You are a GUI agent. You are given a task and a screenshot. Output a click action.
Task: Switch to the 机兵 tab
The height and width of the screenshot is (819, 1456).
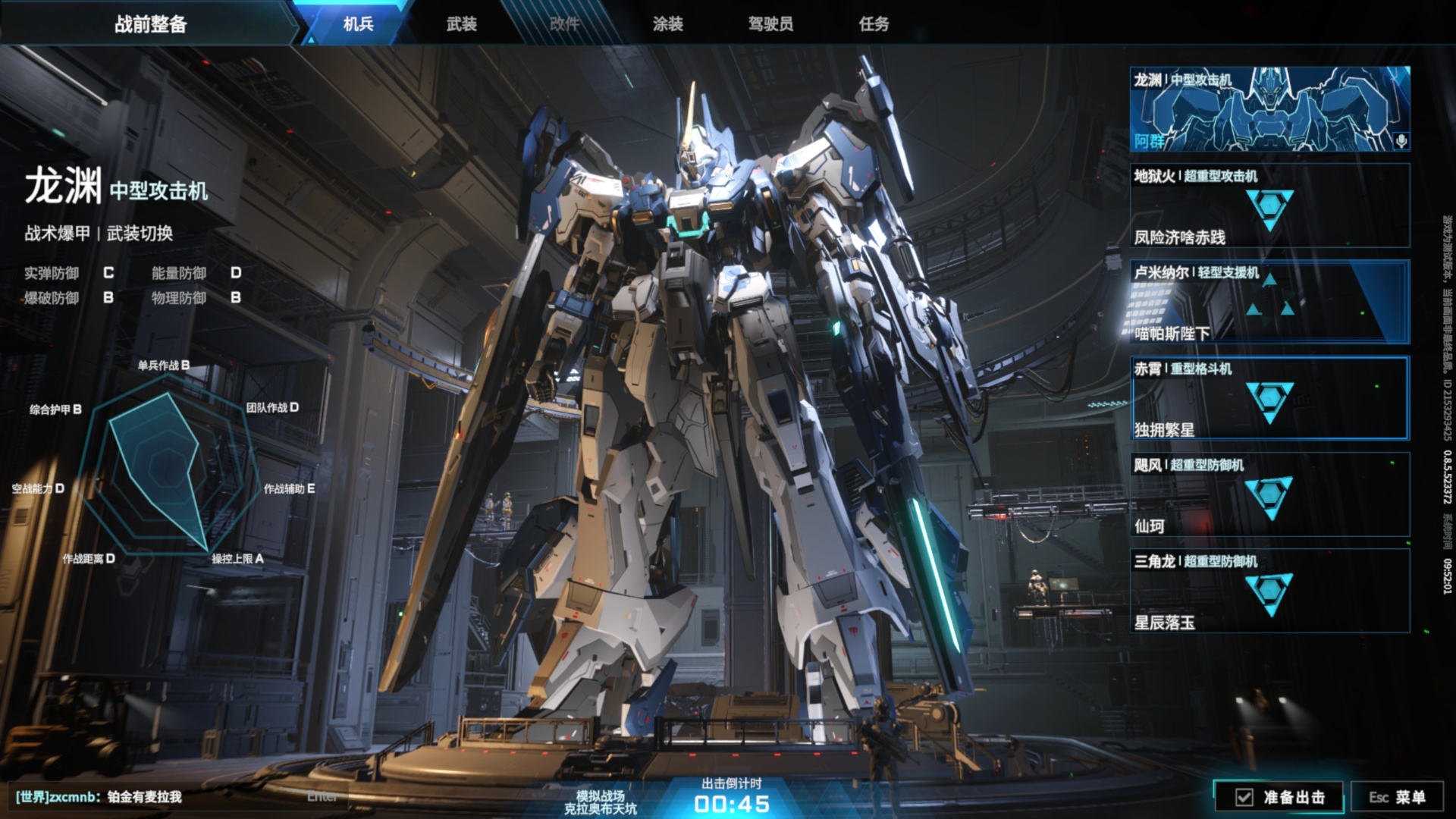358,24
